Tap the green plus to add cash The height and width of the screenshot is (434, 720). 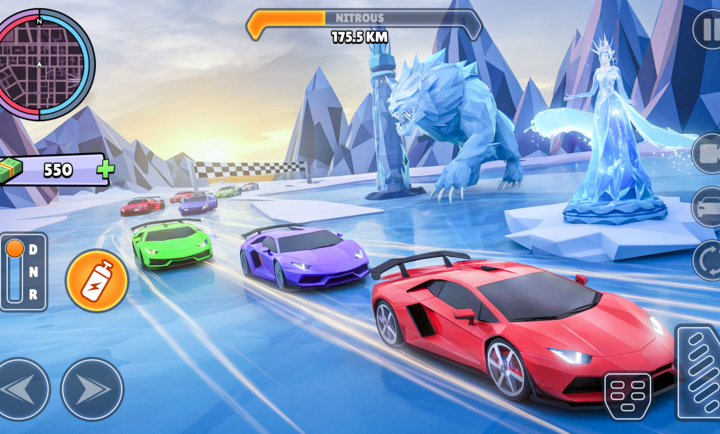tap(105, 169)
